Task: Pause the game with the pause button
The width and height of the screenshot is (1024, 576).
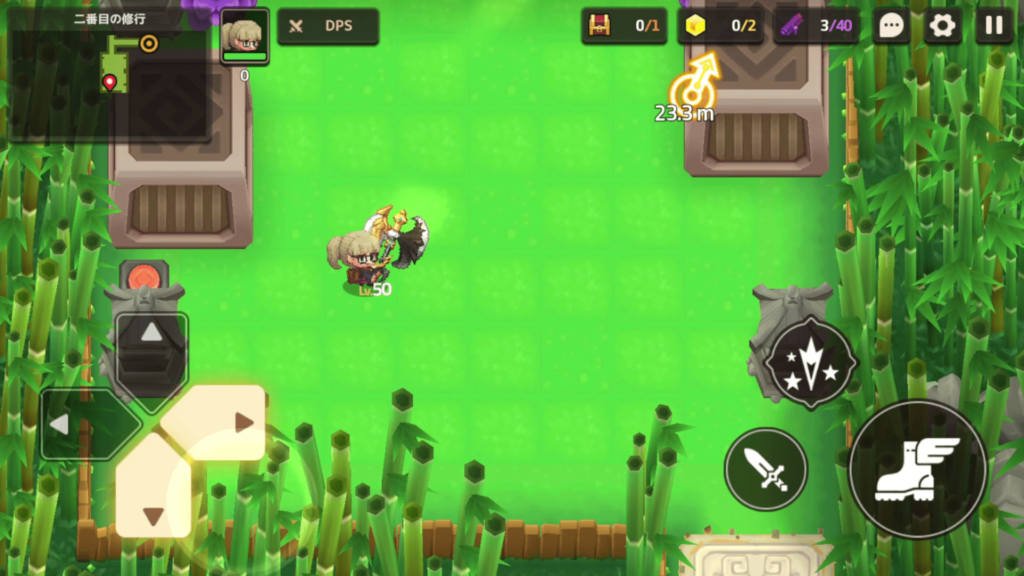Action: pyautogui.click(x=993, y=26)
